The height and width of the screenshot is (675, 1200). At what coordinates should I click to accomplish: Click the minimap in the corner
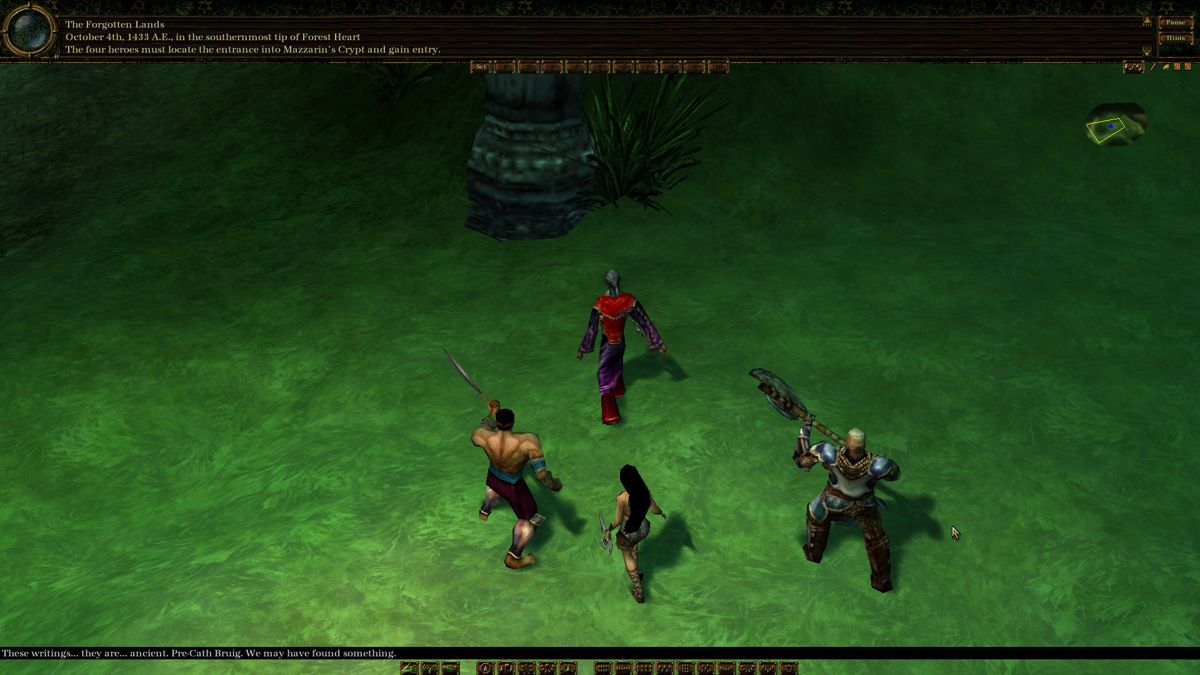click(1114, 126)
